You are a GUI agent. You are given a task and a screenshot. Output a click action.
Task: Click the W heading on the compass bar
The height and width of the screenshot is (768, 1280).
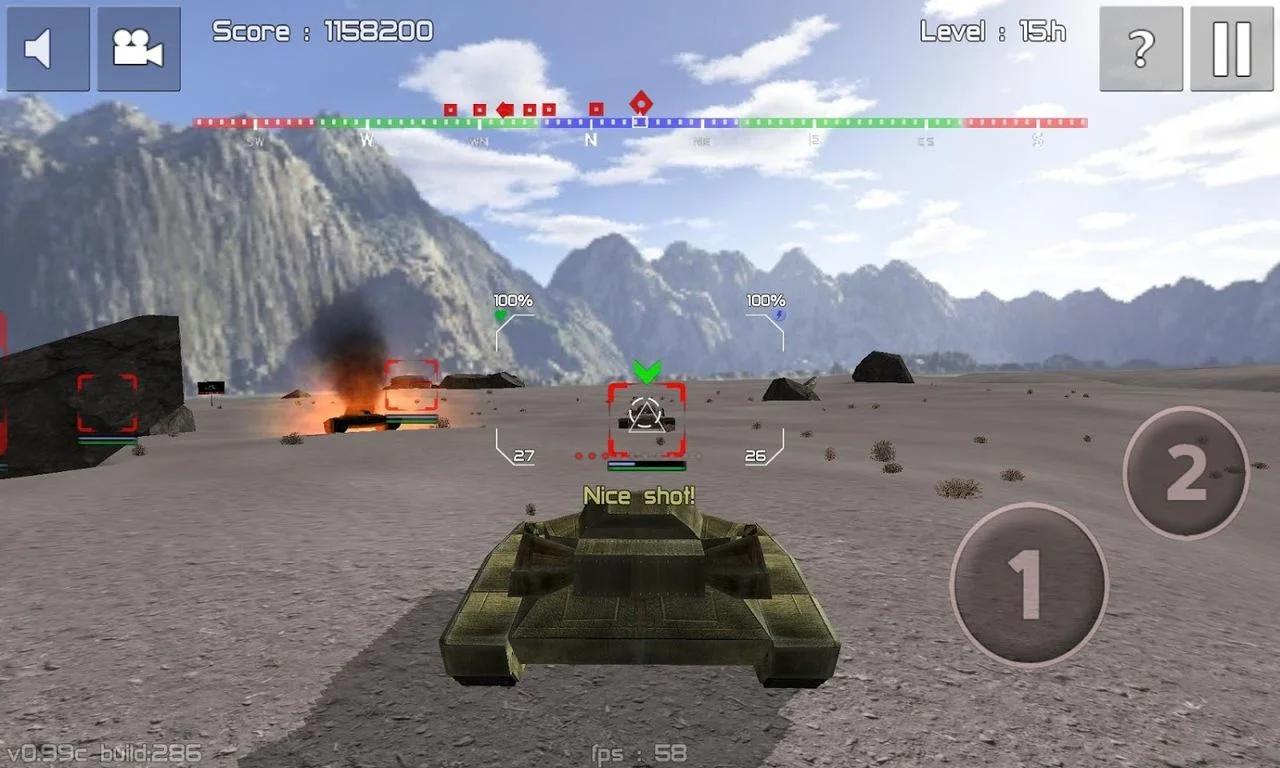point(367,140)
